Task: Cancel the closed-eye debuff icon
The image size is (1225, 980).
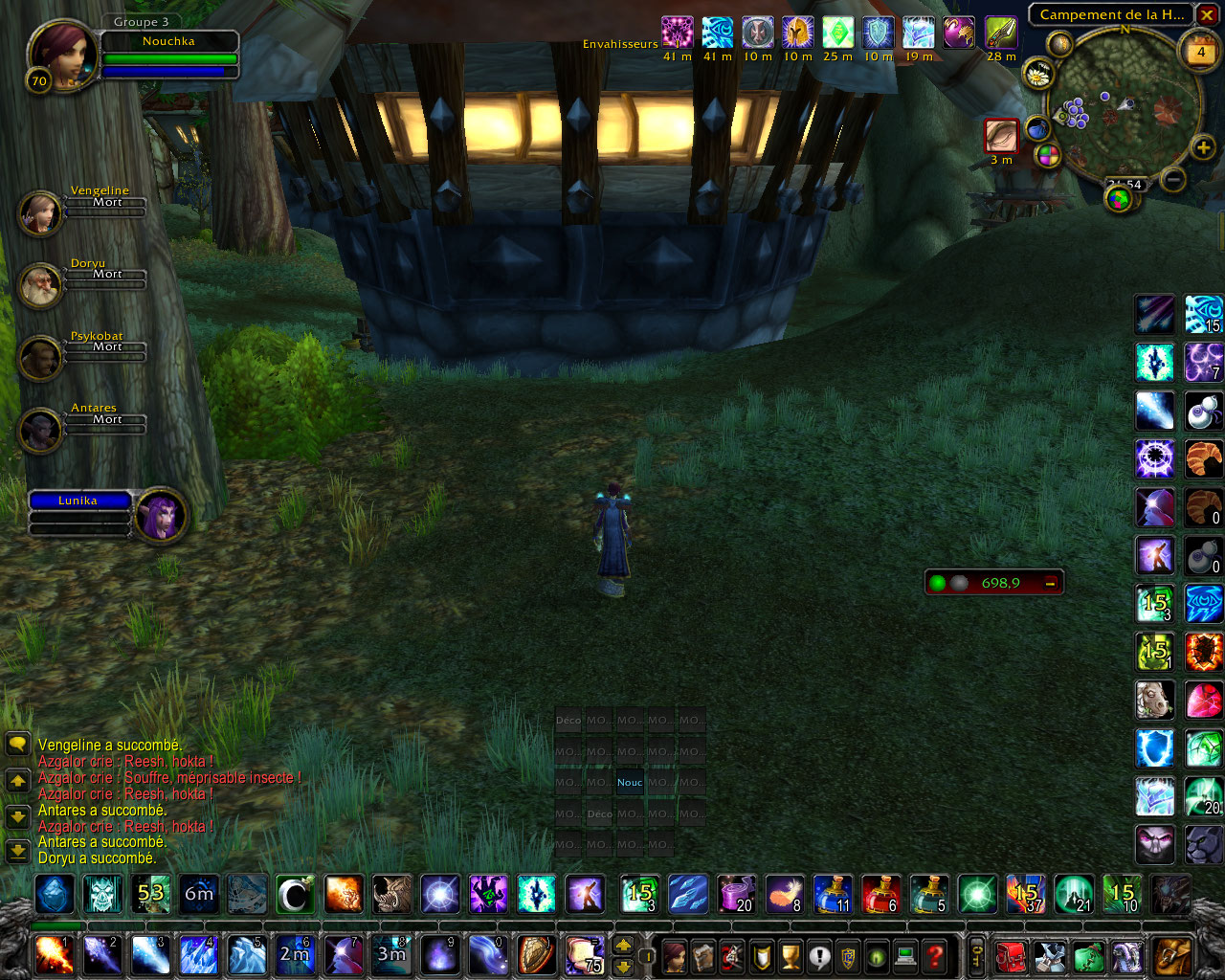Action: 1001,135
